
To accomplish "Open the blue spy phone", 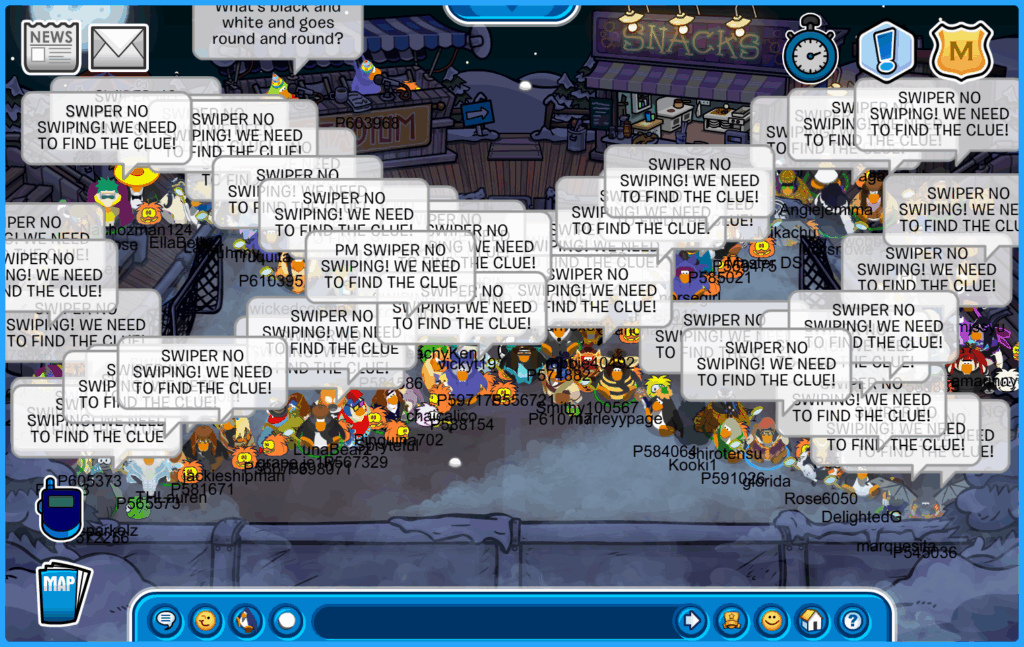I will pyautogui.click(x=58, y=512).
